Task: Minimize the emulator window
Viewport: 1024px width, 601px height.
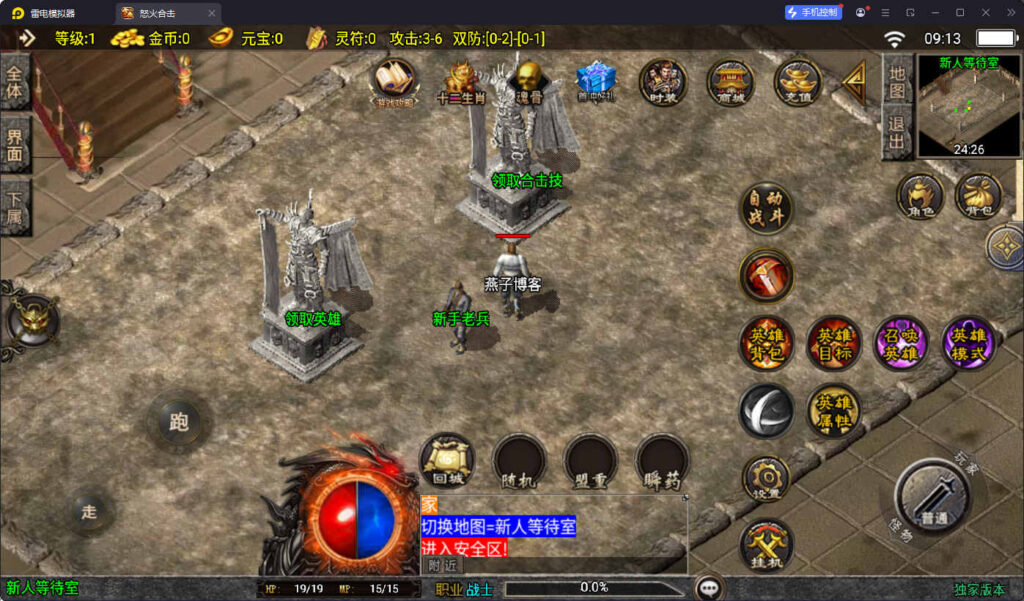Action: pos(934,13)
